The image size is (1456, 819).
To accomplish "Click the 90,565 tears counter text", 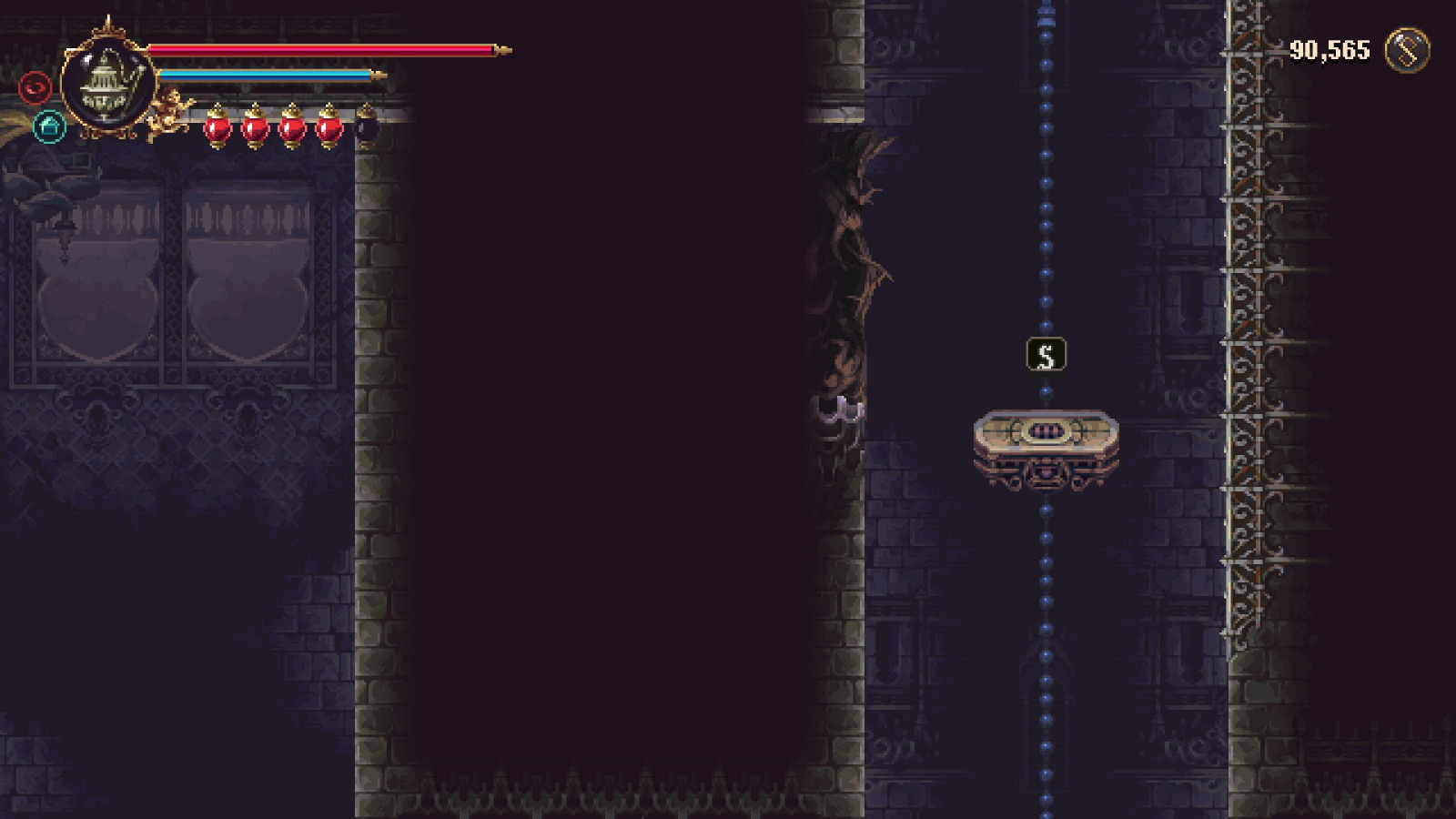I will [1328, 49].
